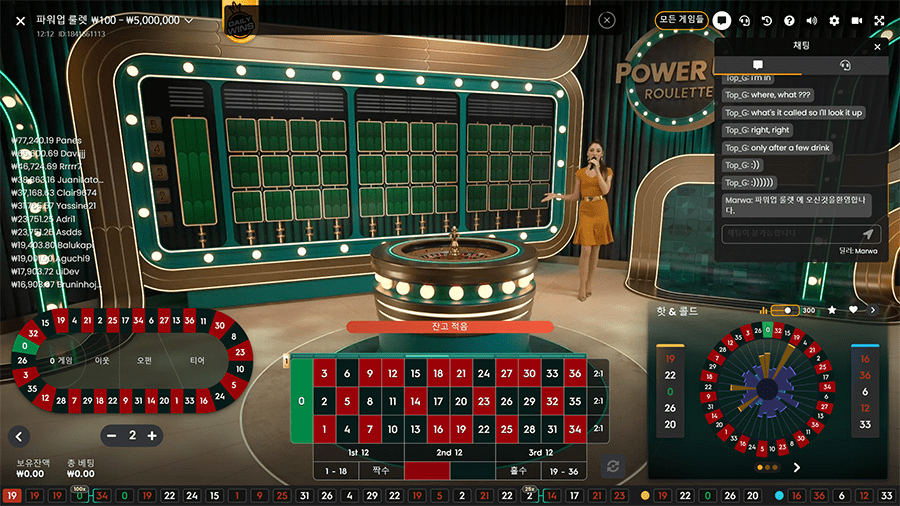Choose the 짝수 even bet
Image resolution: width=900 pixels, height=506 pixels.
[380, 470]
